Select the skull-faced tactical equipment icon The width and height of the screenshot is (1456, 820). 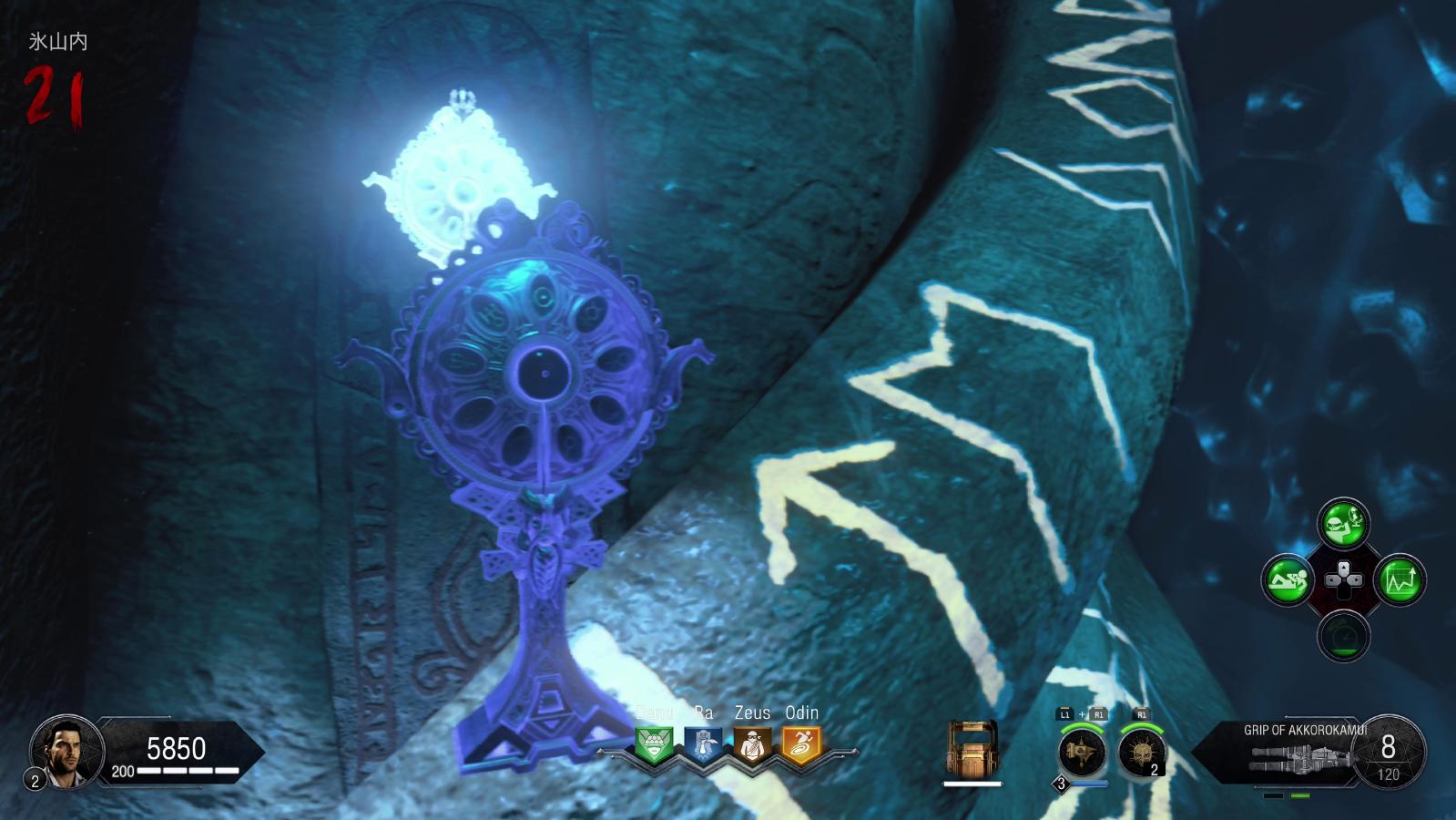click(x=1142, y=753)
